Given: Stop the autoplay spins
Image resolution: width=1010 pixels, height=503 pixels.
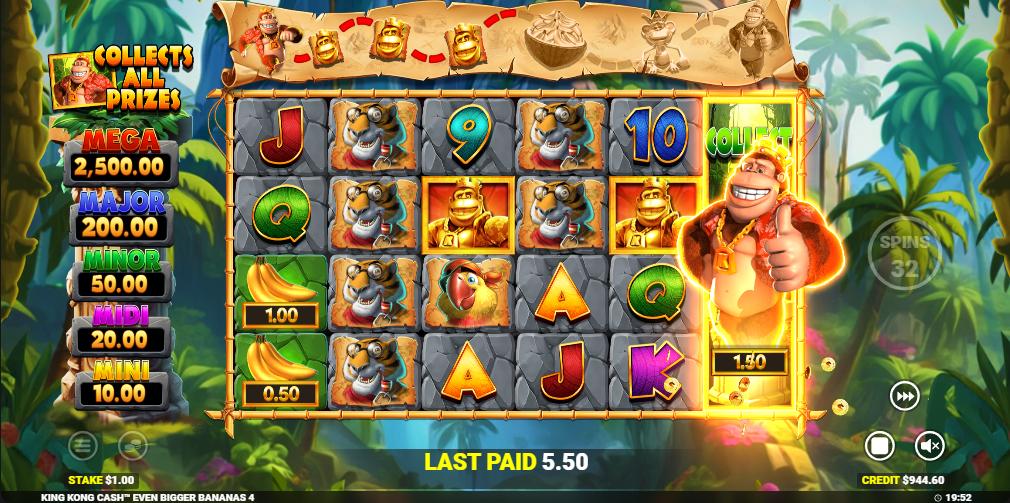Looking at the screenshot, I should [879, 445].
